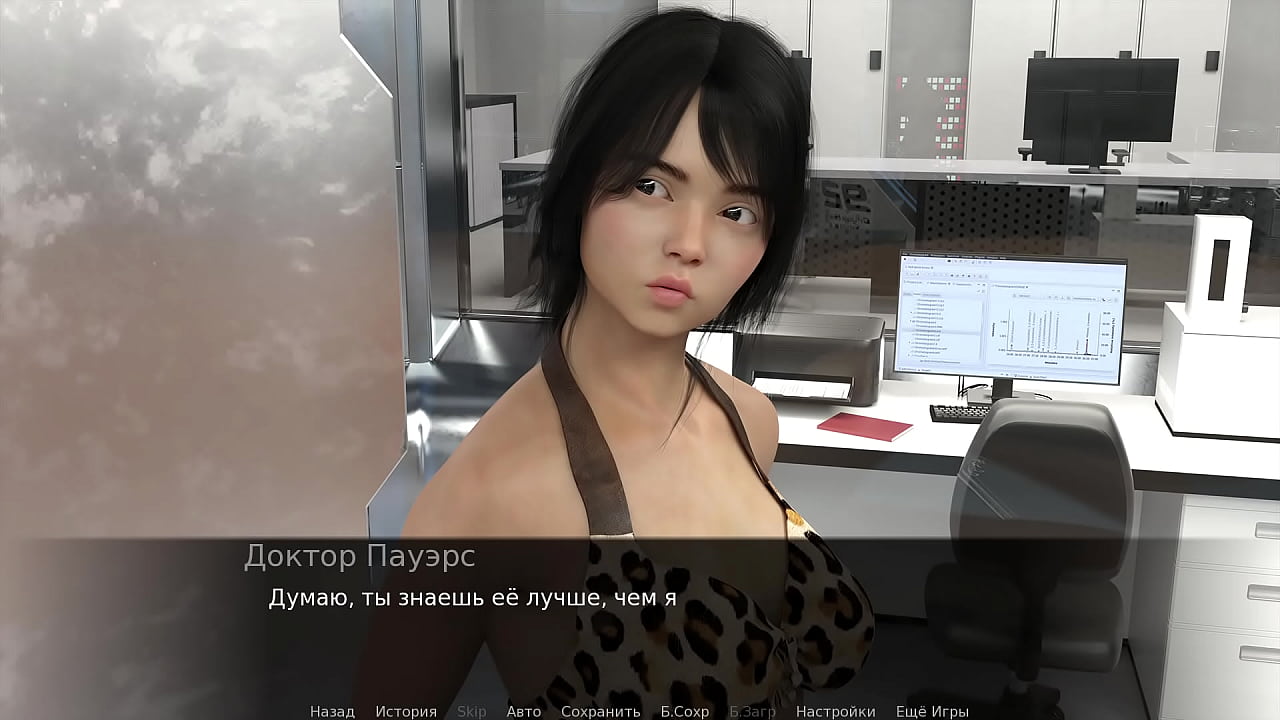This screenshot has width=1280, height=720.
Task: Toggle the Skip button
Action: point(472,711)
